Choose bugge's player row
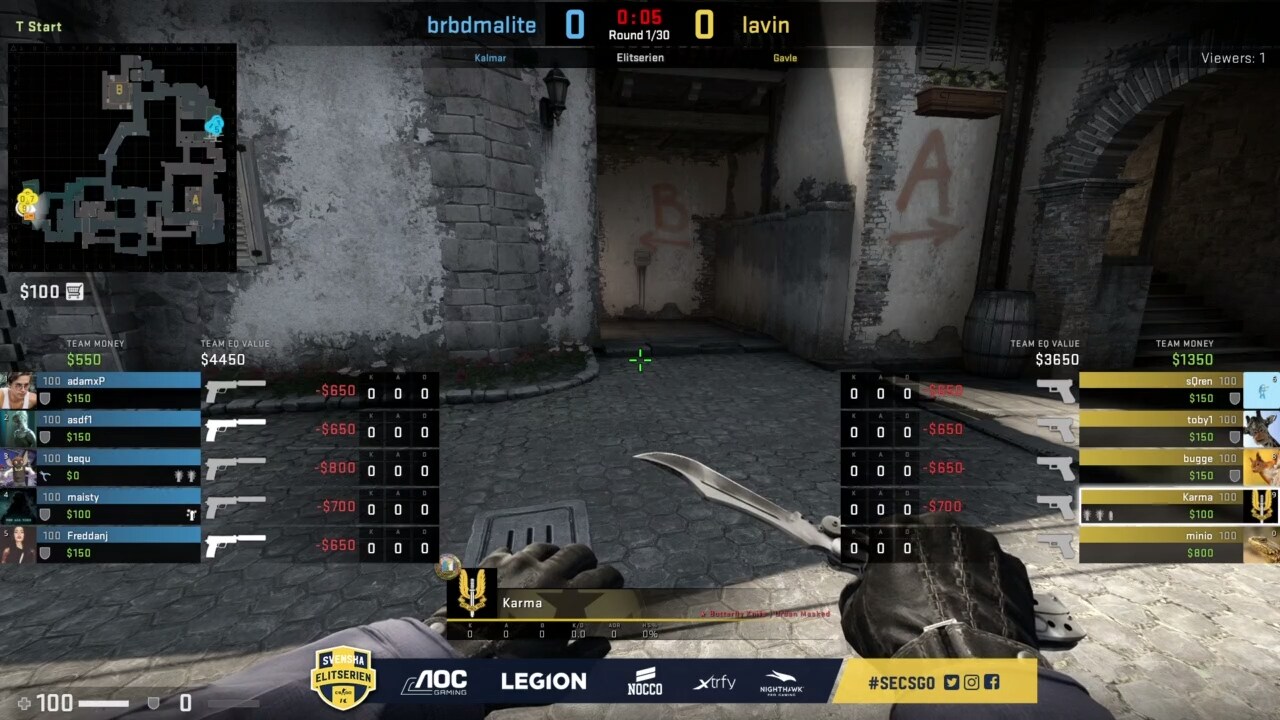Screen dimensions: 1280x720 pos(1160,467)
